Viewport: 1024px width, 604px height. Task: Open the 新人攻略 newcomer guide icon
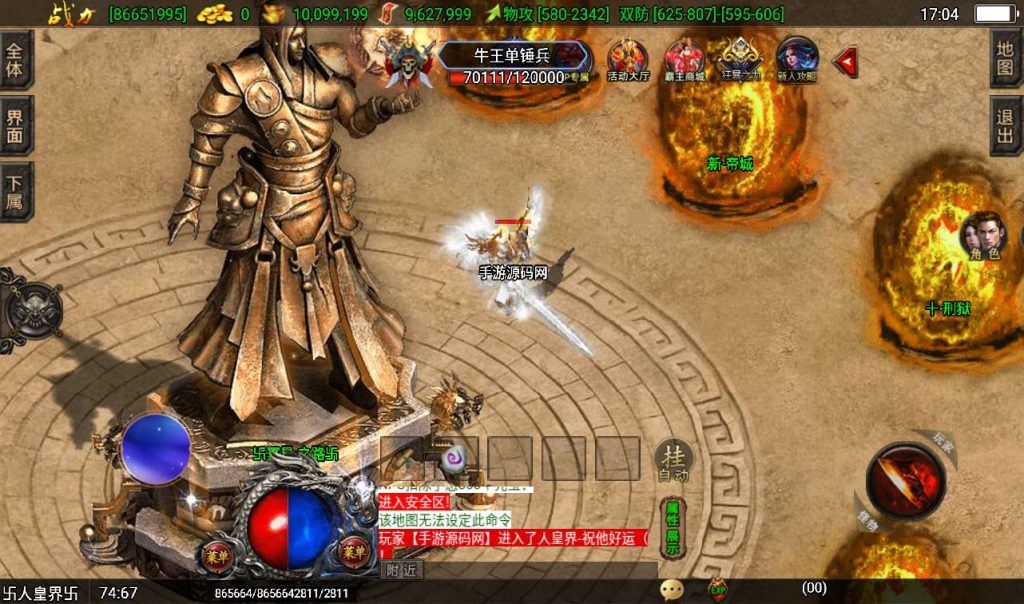797,62
